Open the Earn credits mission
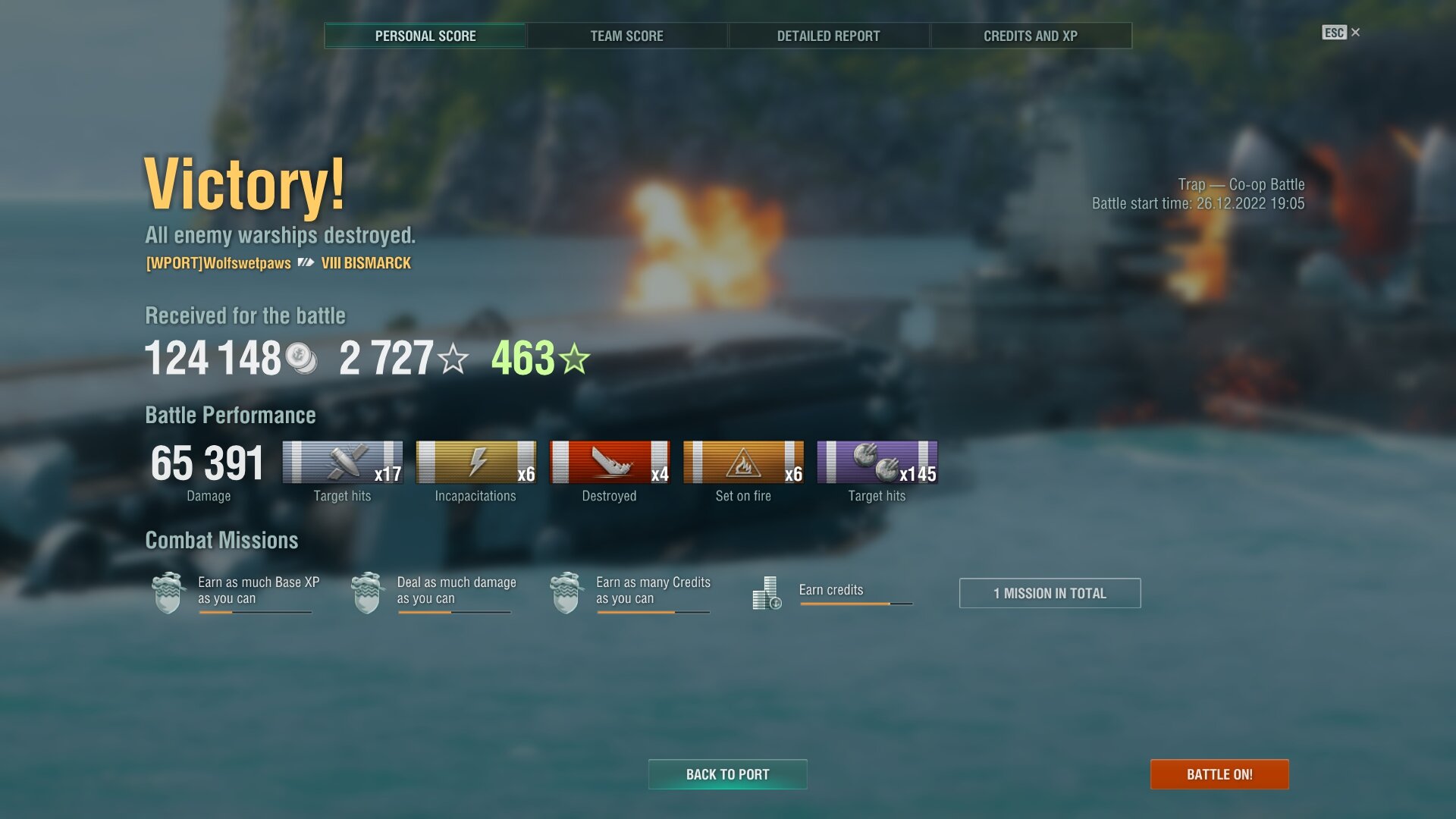 click(x=833, y=591)
